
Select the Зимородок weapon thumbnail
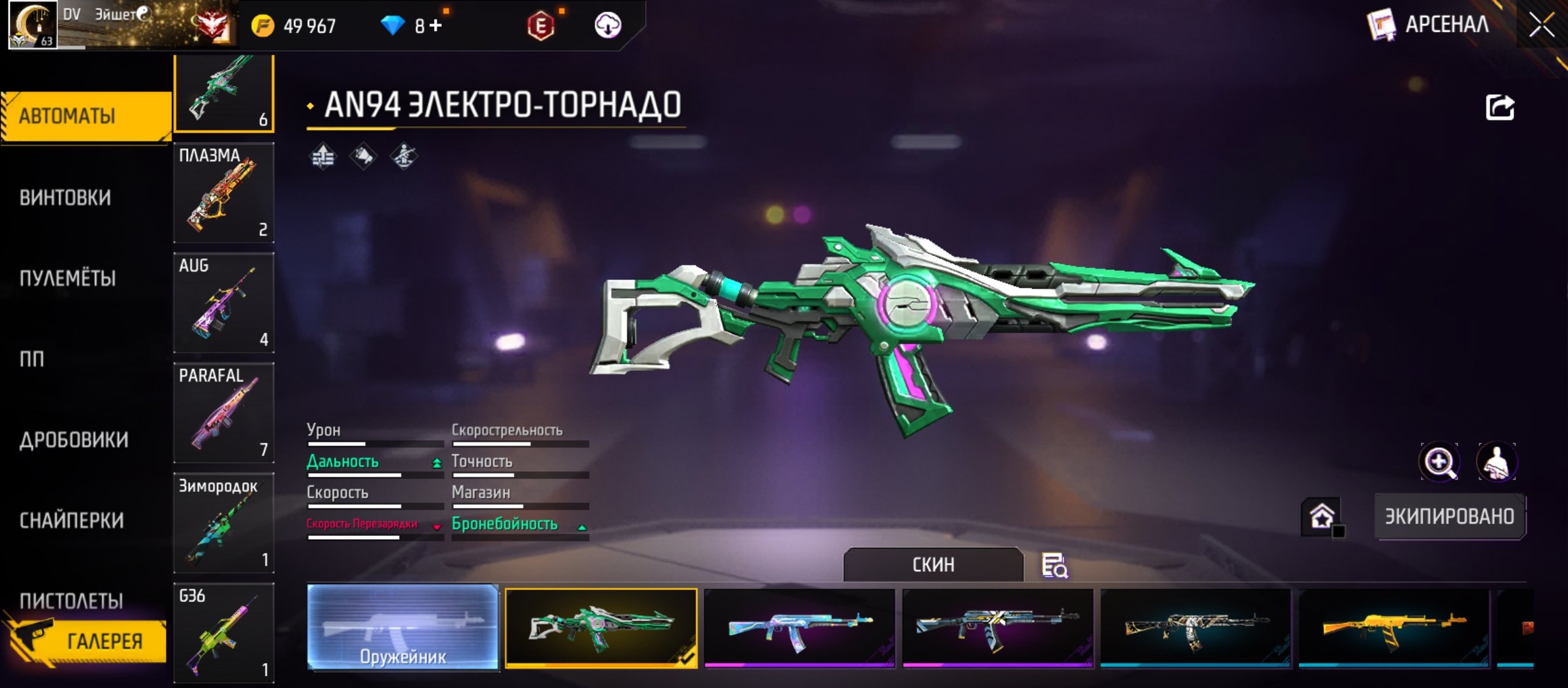[224, 523]
